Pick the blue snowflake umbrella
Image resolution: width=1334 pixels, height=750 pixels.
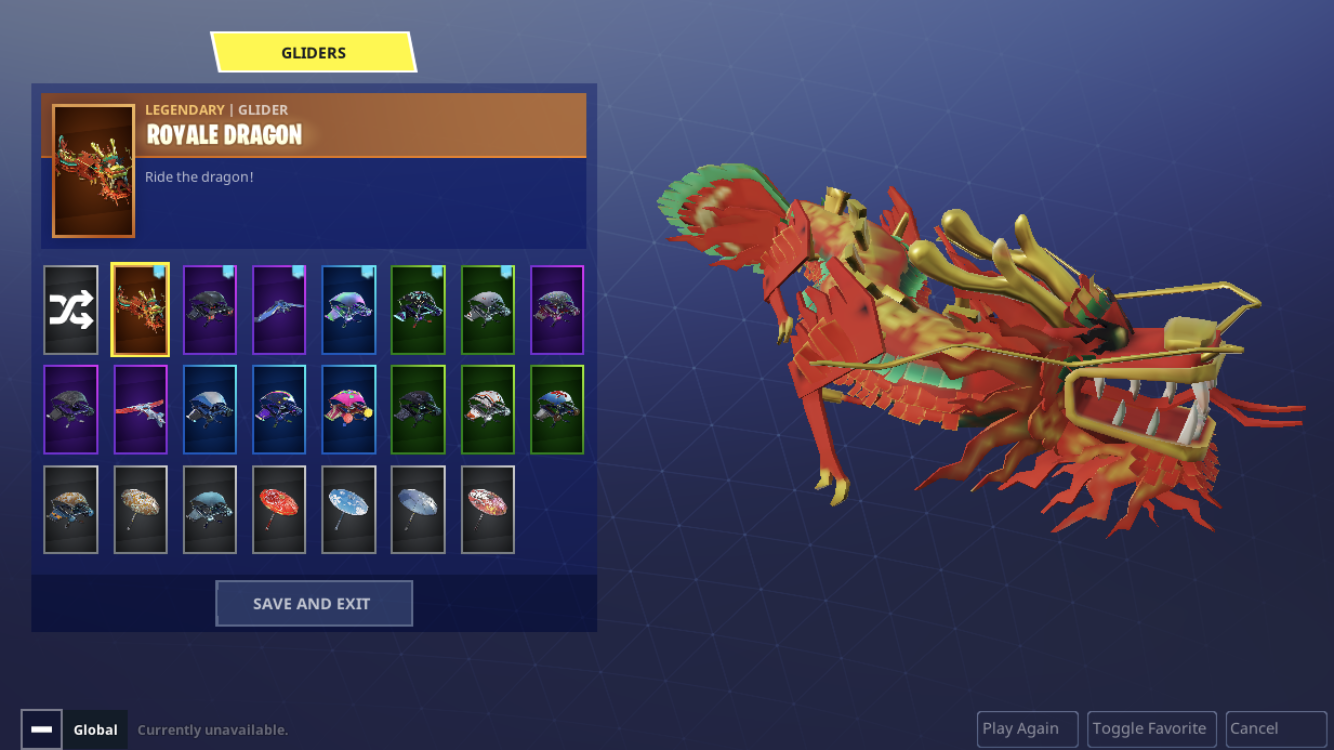[349, 510]
